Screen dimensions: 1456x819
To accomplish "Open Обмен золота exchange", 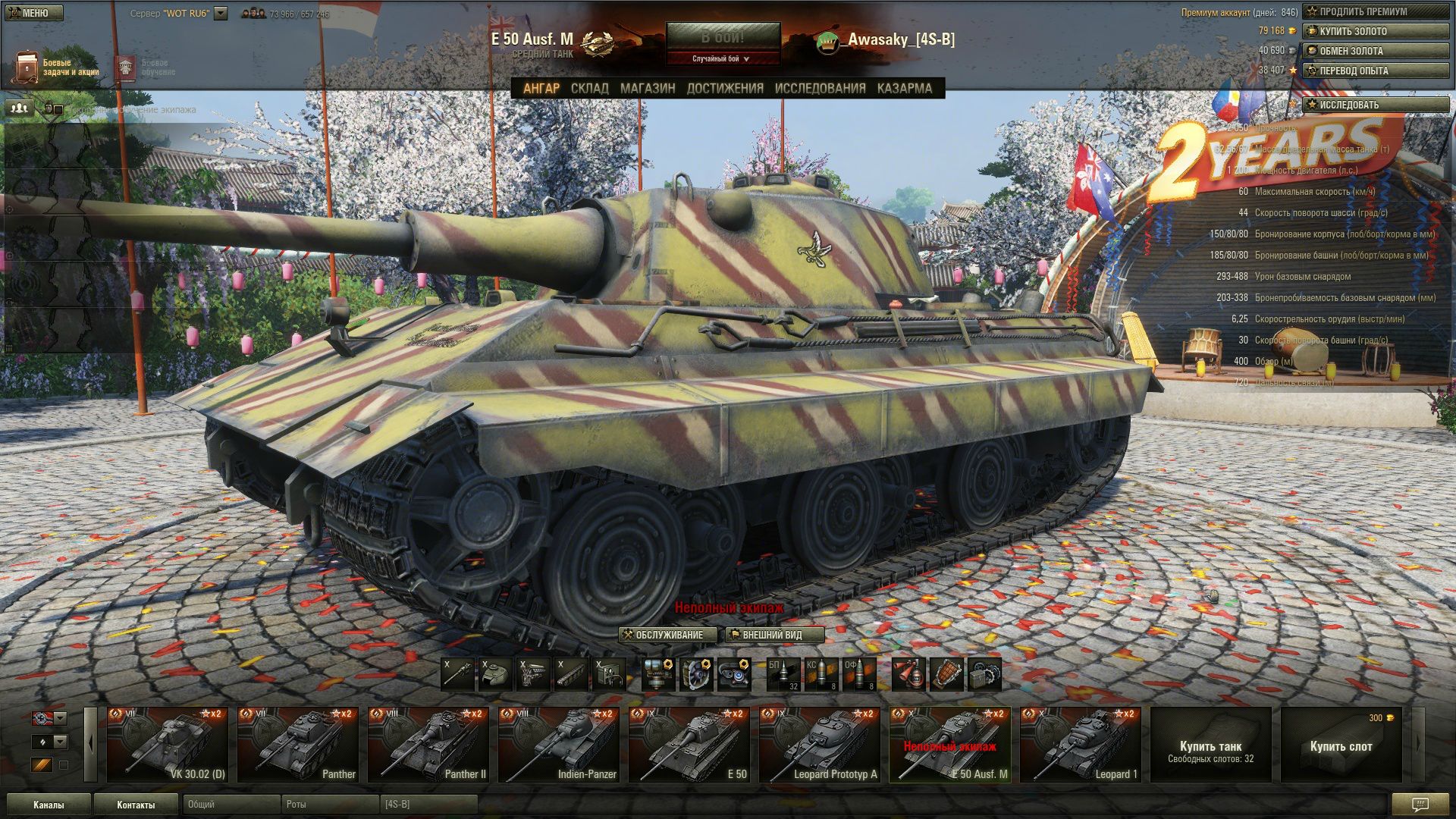I will pyautogui.click(x=1376, y=51).
